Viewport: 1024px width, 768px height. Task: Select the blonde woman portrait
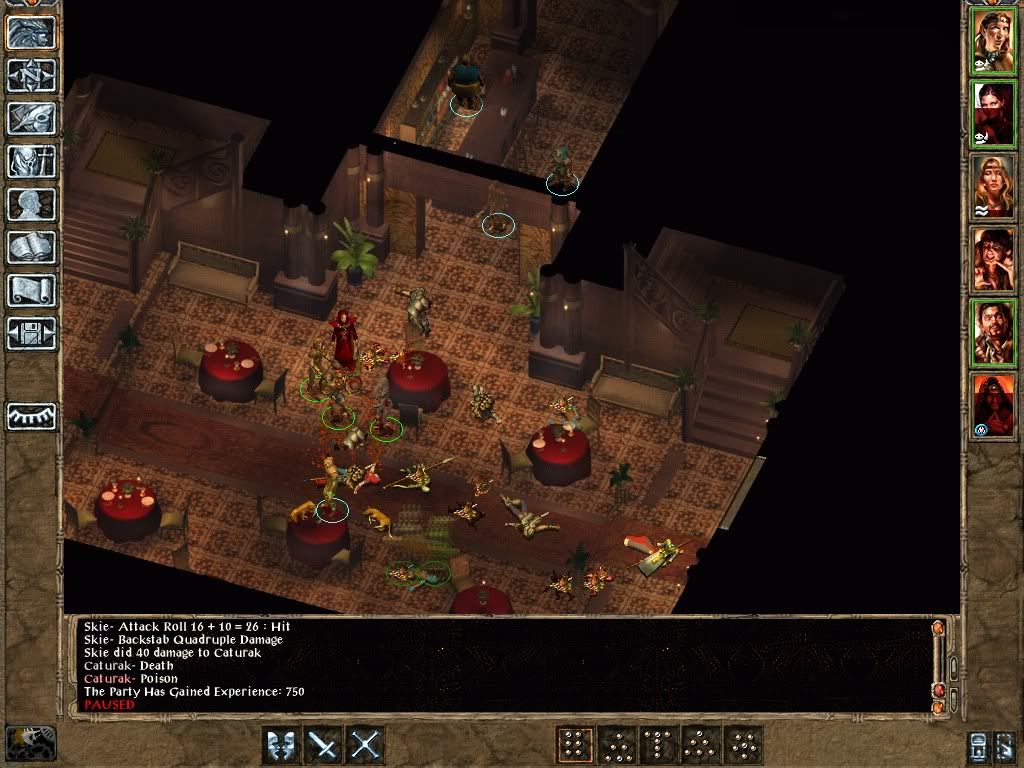tap(994, 187)
